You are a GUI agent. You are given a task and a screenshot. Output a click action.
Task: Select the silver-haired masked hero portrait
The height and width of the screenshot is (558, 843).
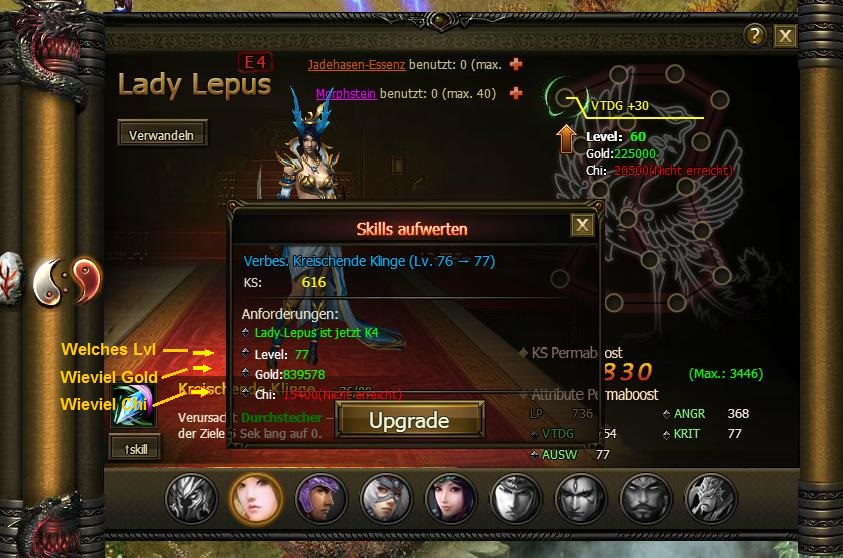385,498
